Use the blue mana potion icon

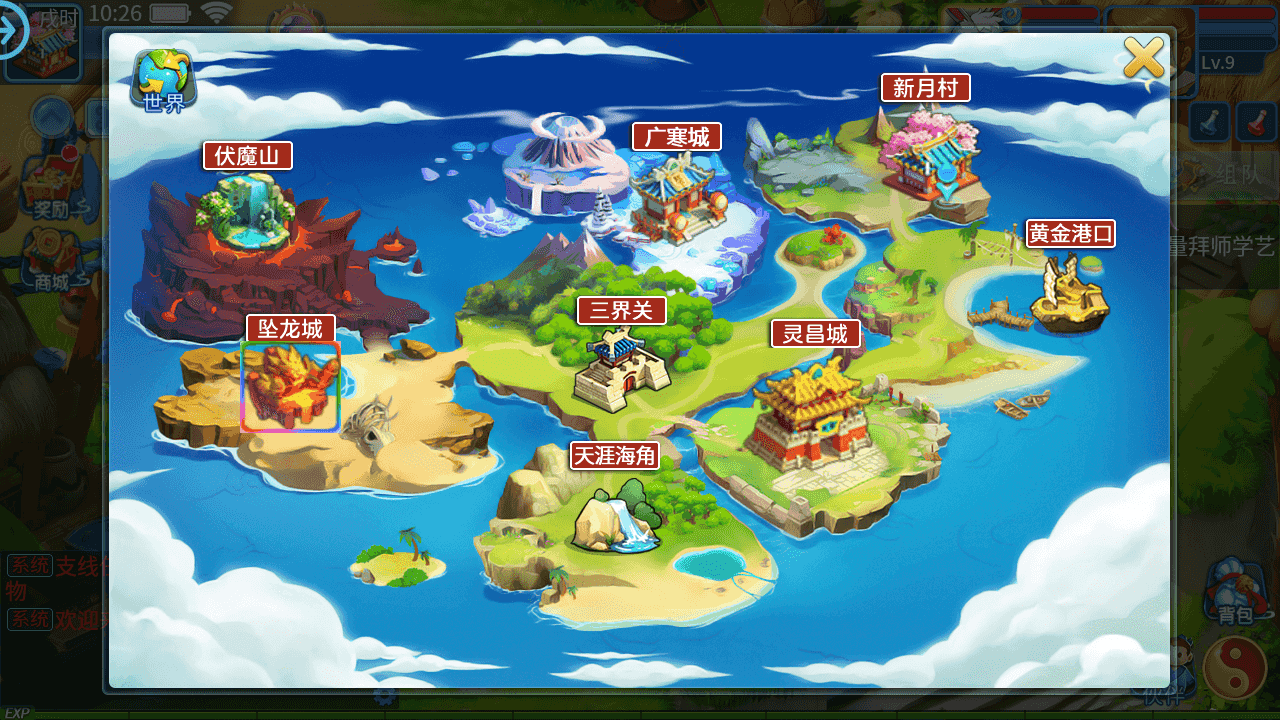(1210, 124)
